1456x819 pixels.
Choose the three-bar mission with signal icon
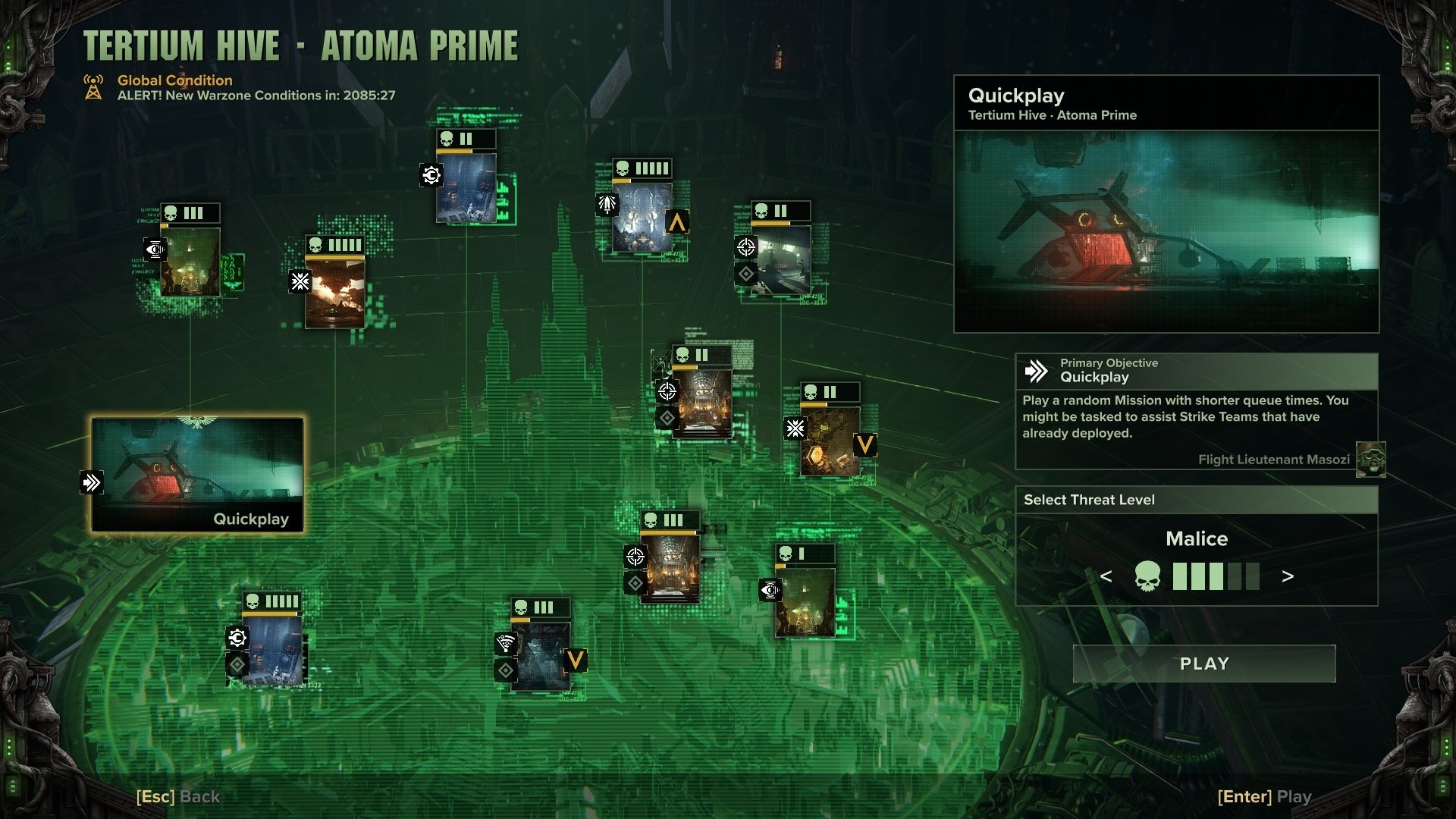coord(540,656)
